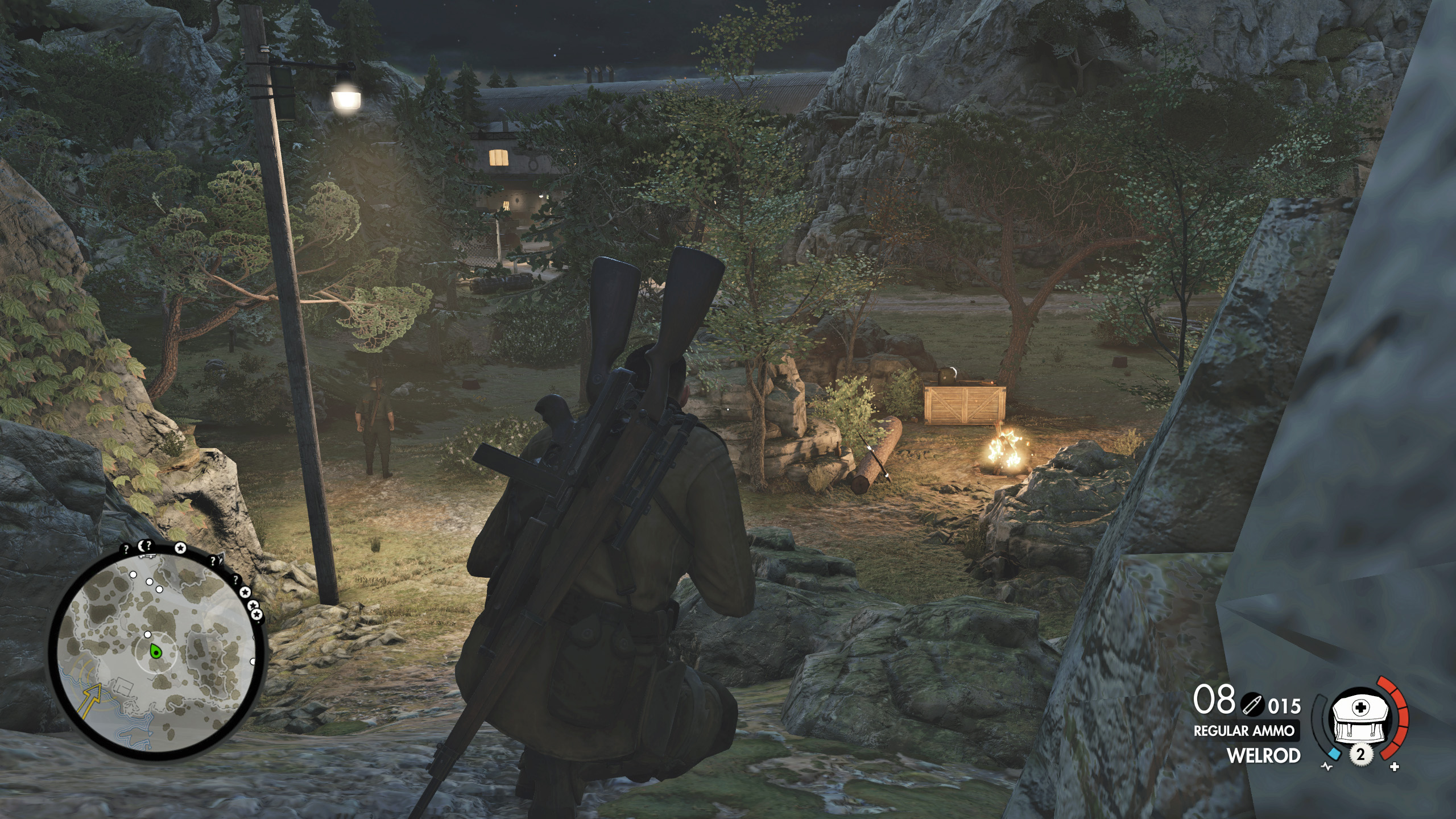
Task: Click the Welrod weapon name
Action: click(x=1263, y=756)
